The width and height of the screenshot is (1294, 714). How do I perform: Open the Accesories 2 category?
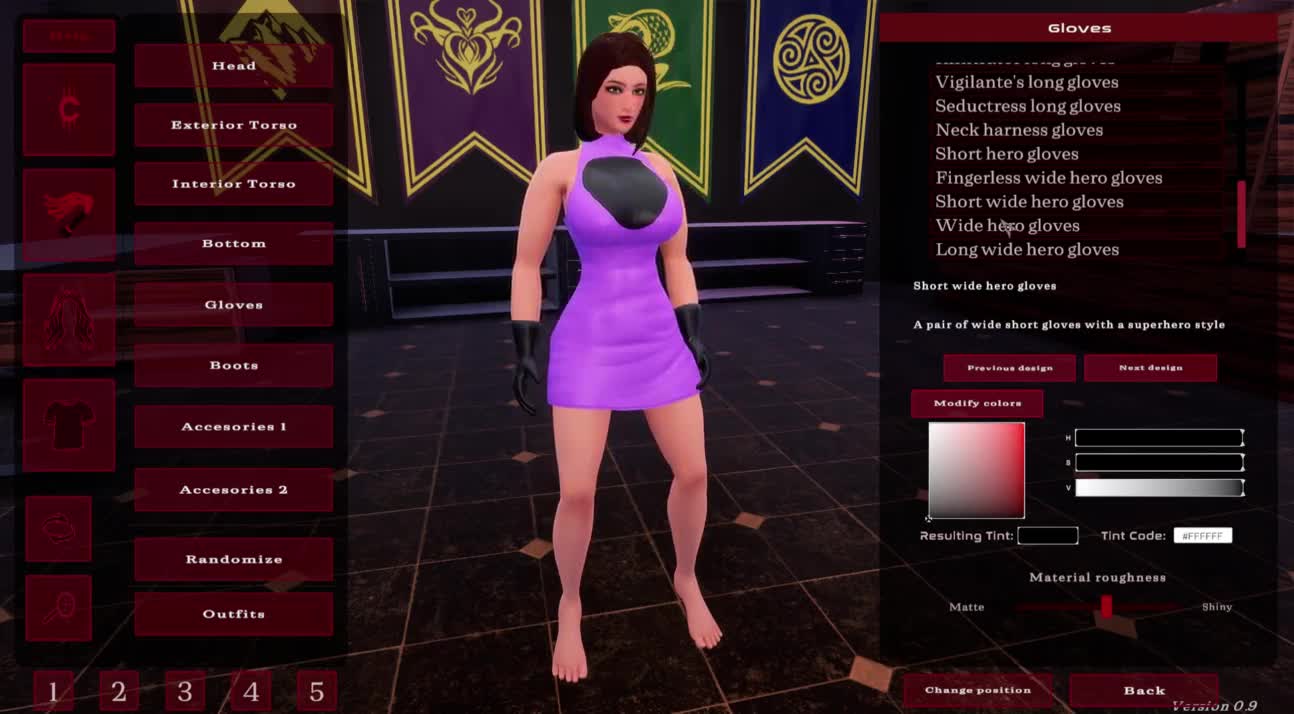[233, 490]
